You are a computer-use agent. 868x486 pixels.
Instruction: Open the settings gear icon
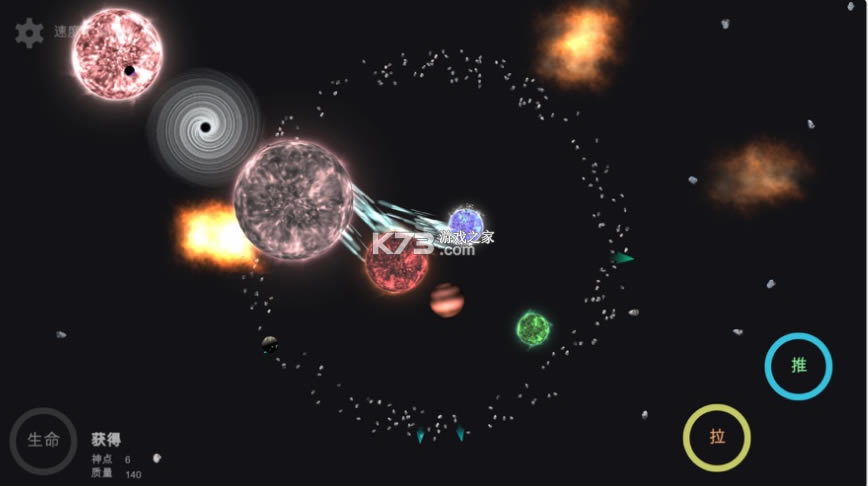tap(29, 33)
